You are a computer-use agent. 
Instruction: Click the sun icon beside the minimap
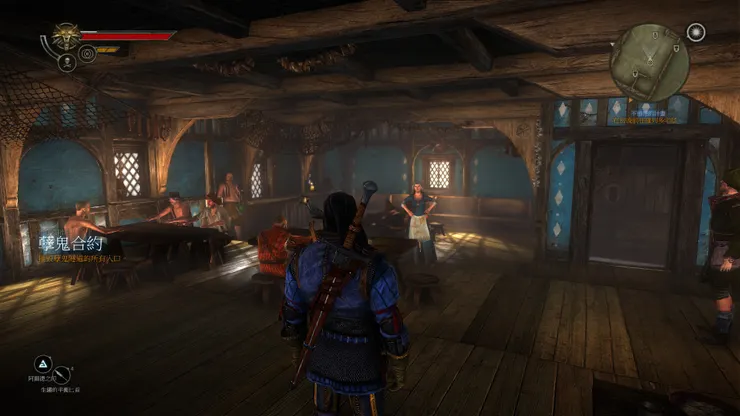696,32
